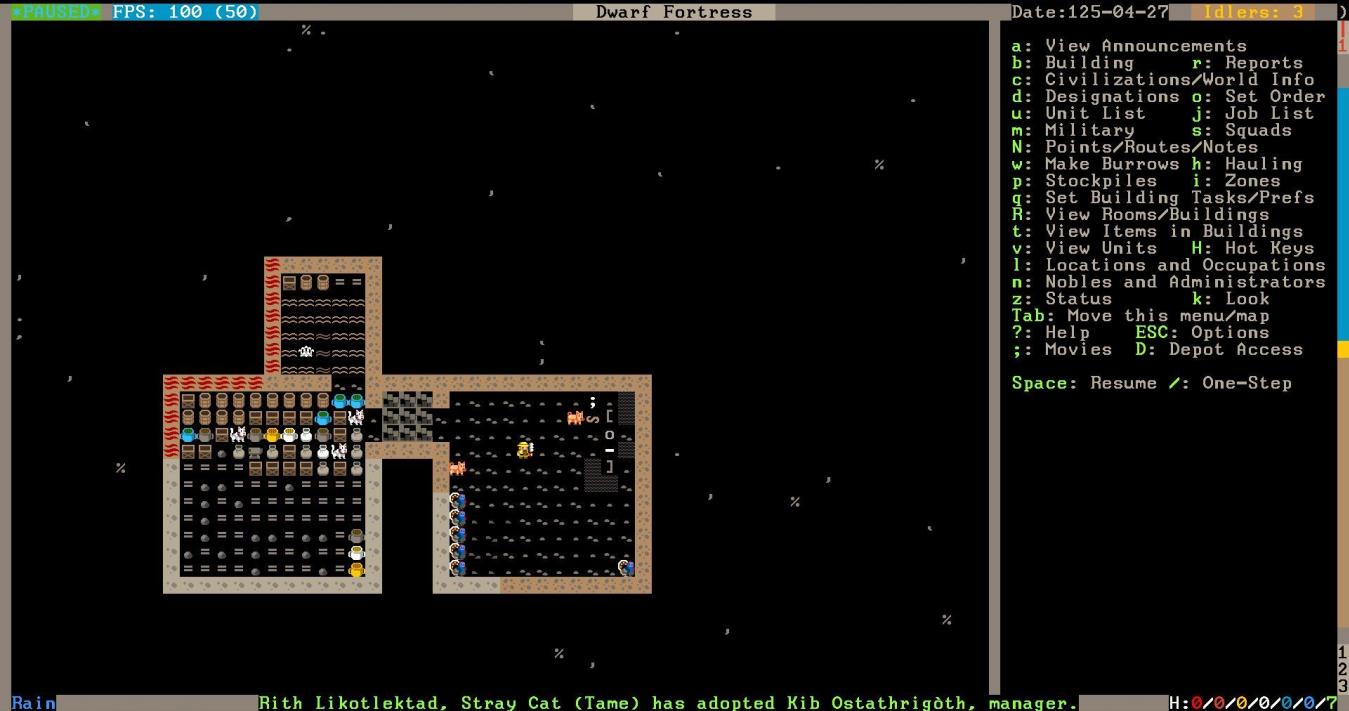Open View Rooms/Buildings
Screen dimensions: 1349x711
point(1140,215)
